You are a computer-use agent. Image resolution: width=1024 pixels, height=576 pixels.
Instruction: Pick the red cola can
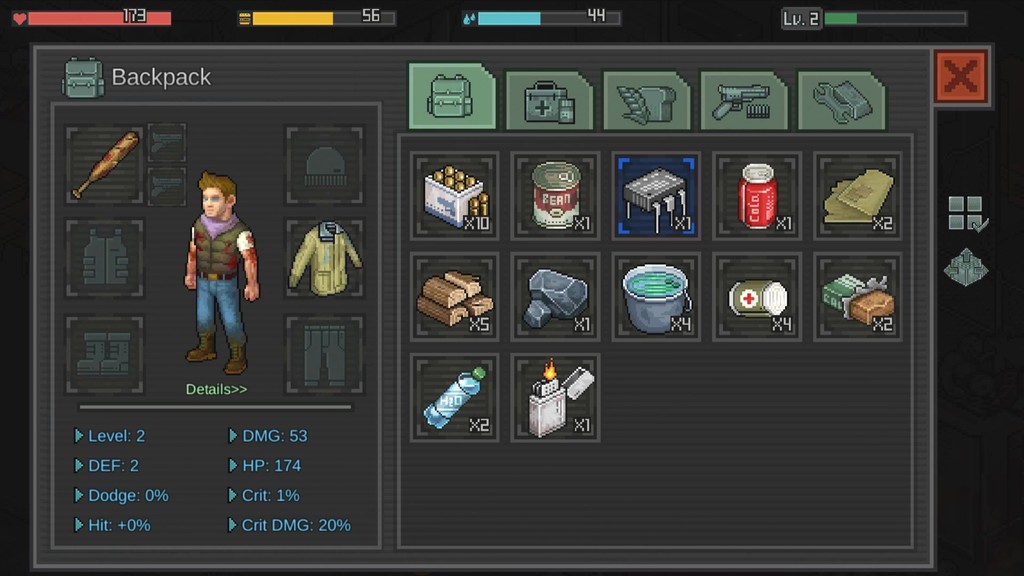click(x=757, y=195)
